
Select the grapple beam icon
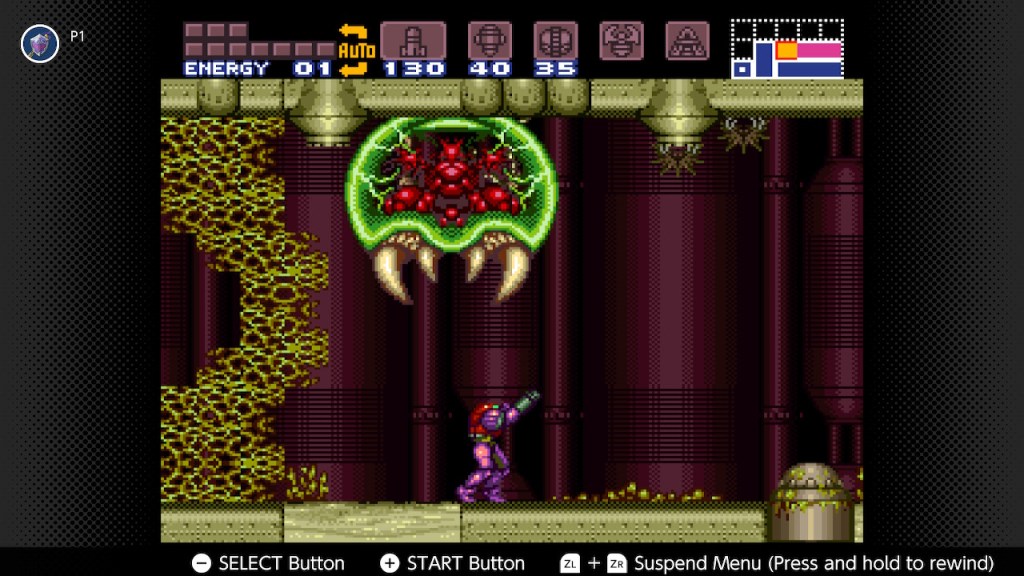click(x=621, y=40)
